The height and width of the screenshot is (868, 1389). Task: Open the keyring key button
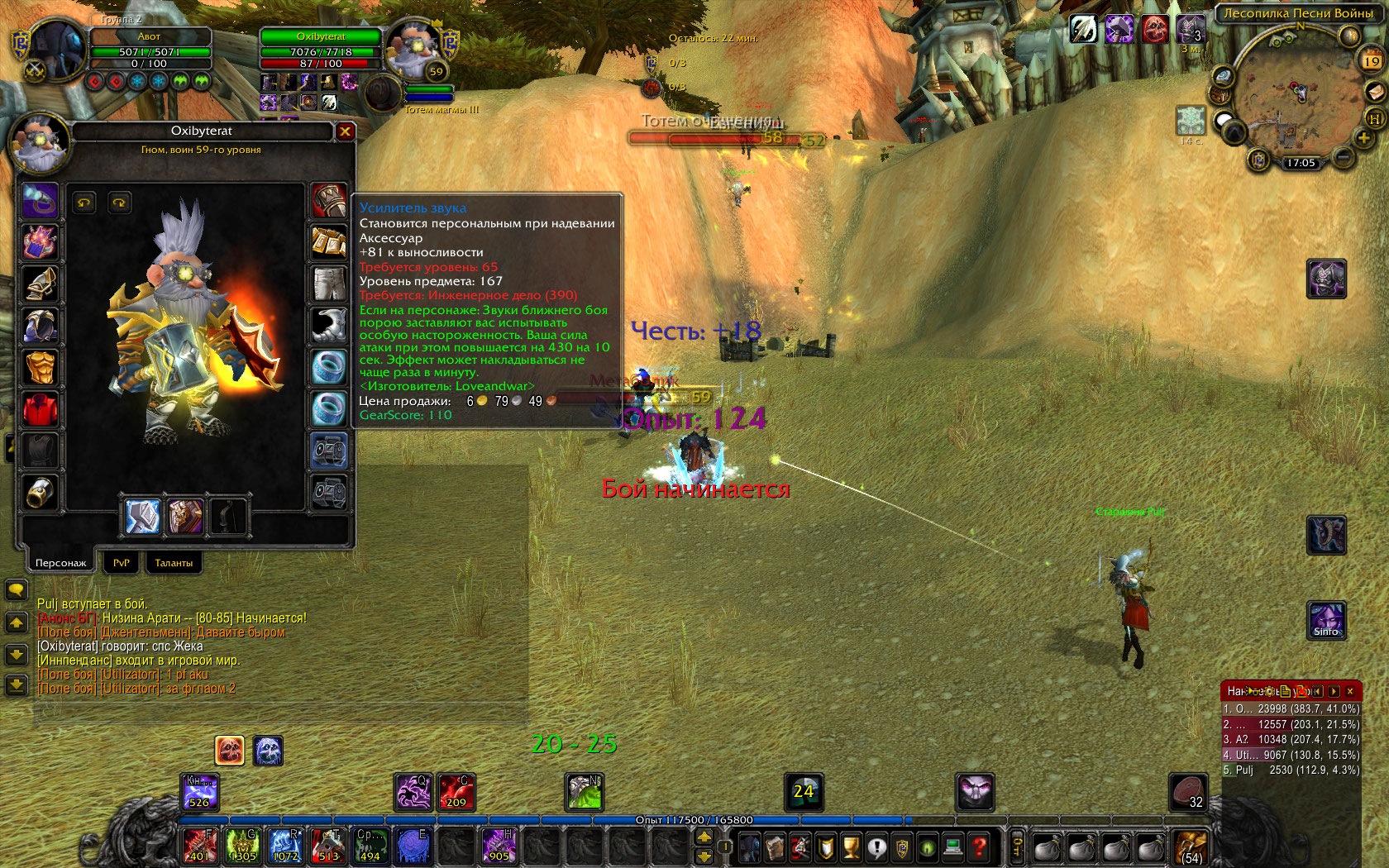[1018, 847]
